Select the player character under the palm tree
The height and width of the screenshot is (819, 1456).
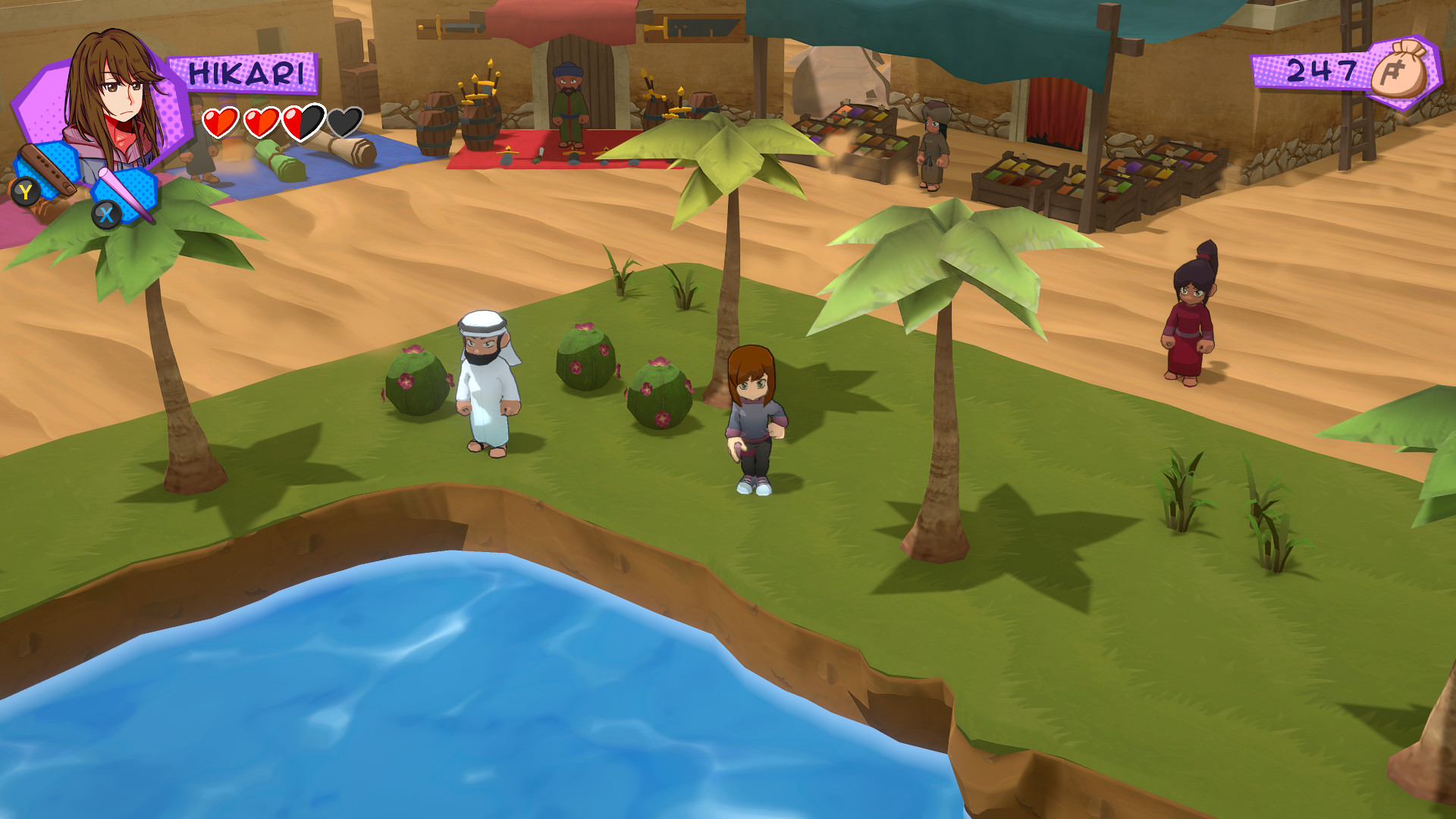[x=755, y=417]
